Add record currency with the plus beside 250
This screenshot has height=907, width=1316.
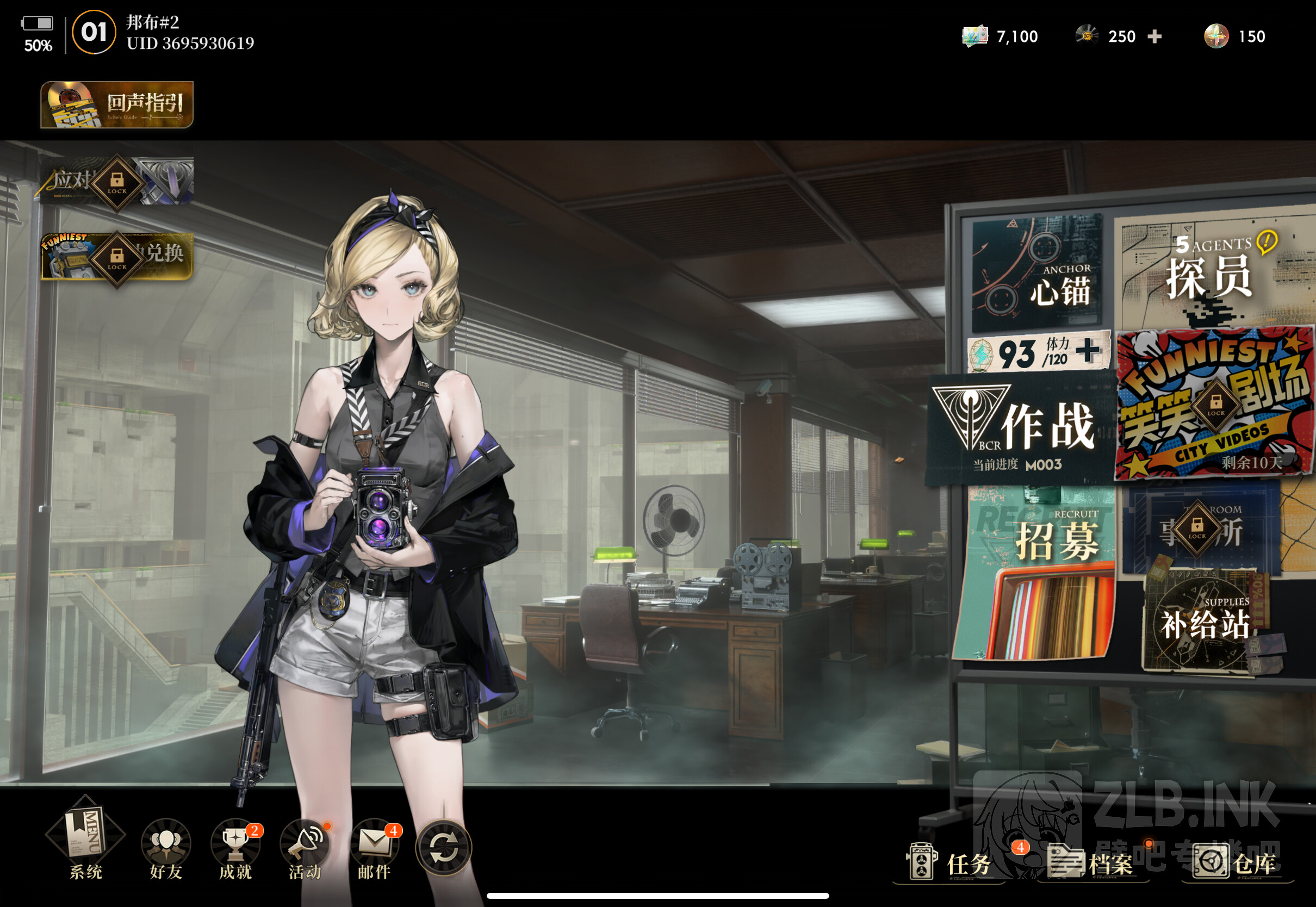[x=1154, y=37]
